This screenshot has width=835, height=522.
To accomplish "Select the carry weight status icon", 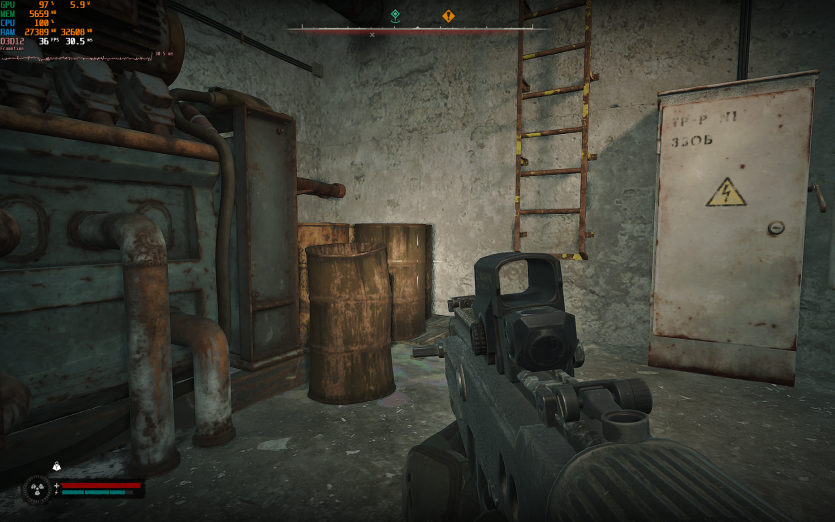I will tap(57, 466).
